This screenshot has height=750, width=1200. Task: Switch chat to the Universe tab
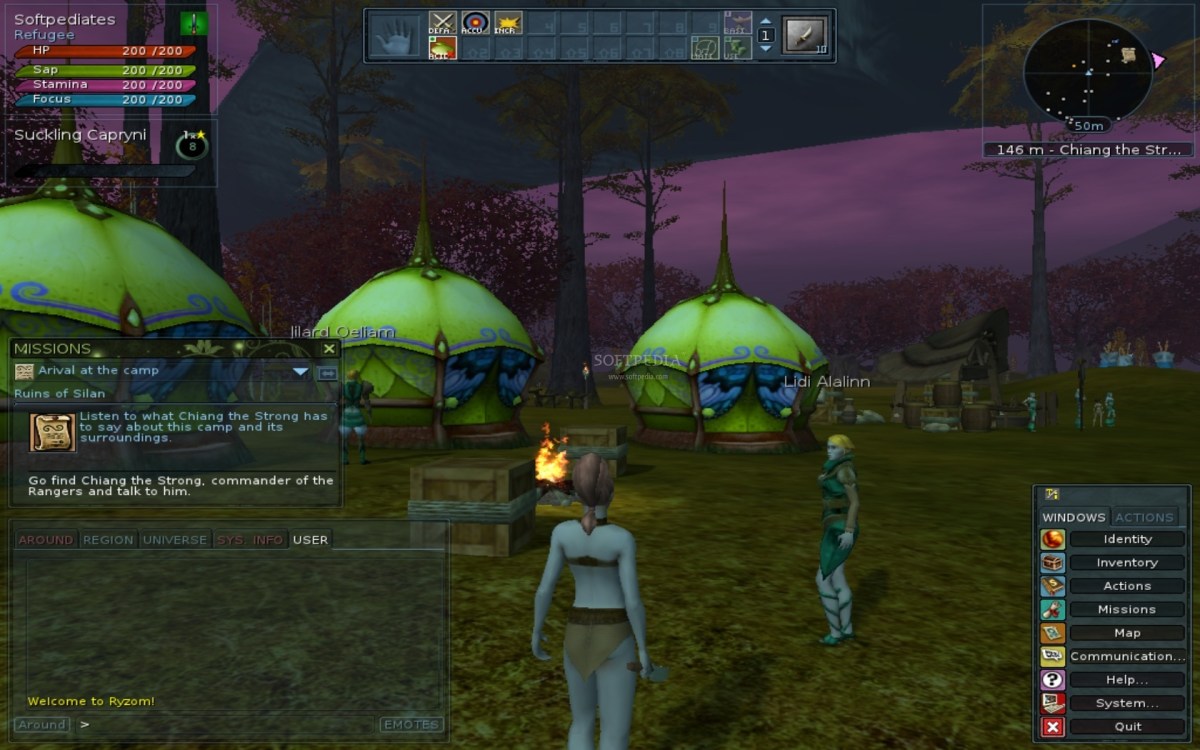coord(174,540)
